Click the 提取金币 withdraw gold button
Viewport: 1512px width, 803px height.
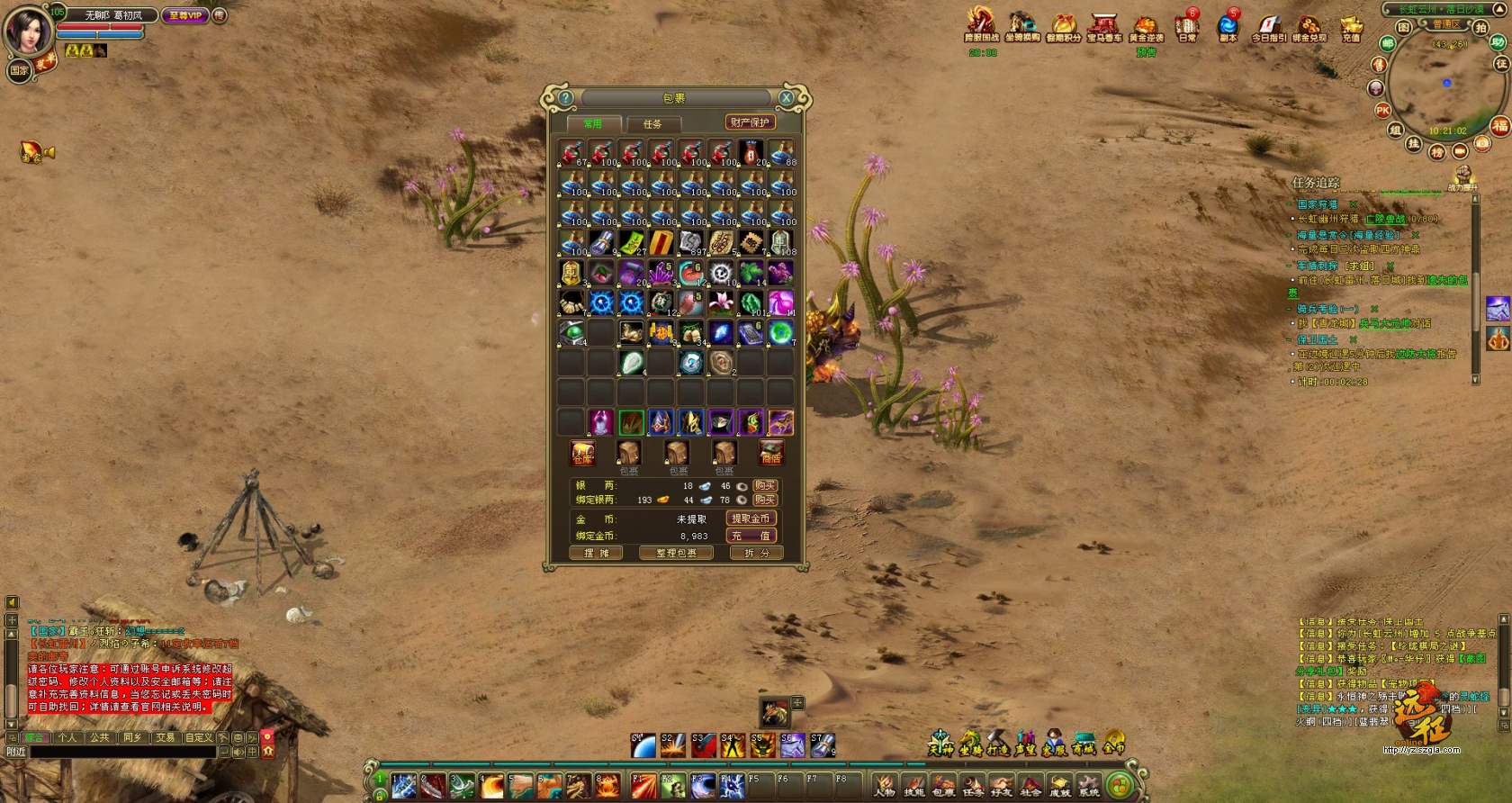751,519
